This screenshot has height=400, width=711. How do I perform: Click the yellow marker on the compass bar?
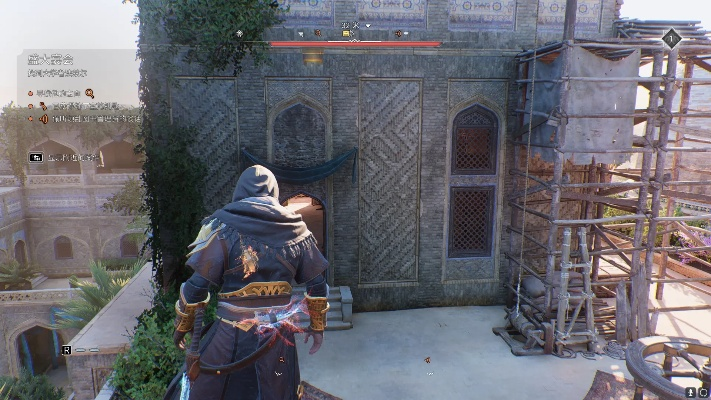click(x=346, y=34)
